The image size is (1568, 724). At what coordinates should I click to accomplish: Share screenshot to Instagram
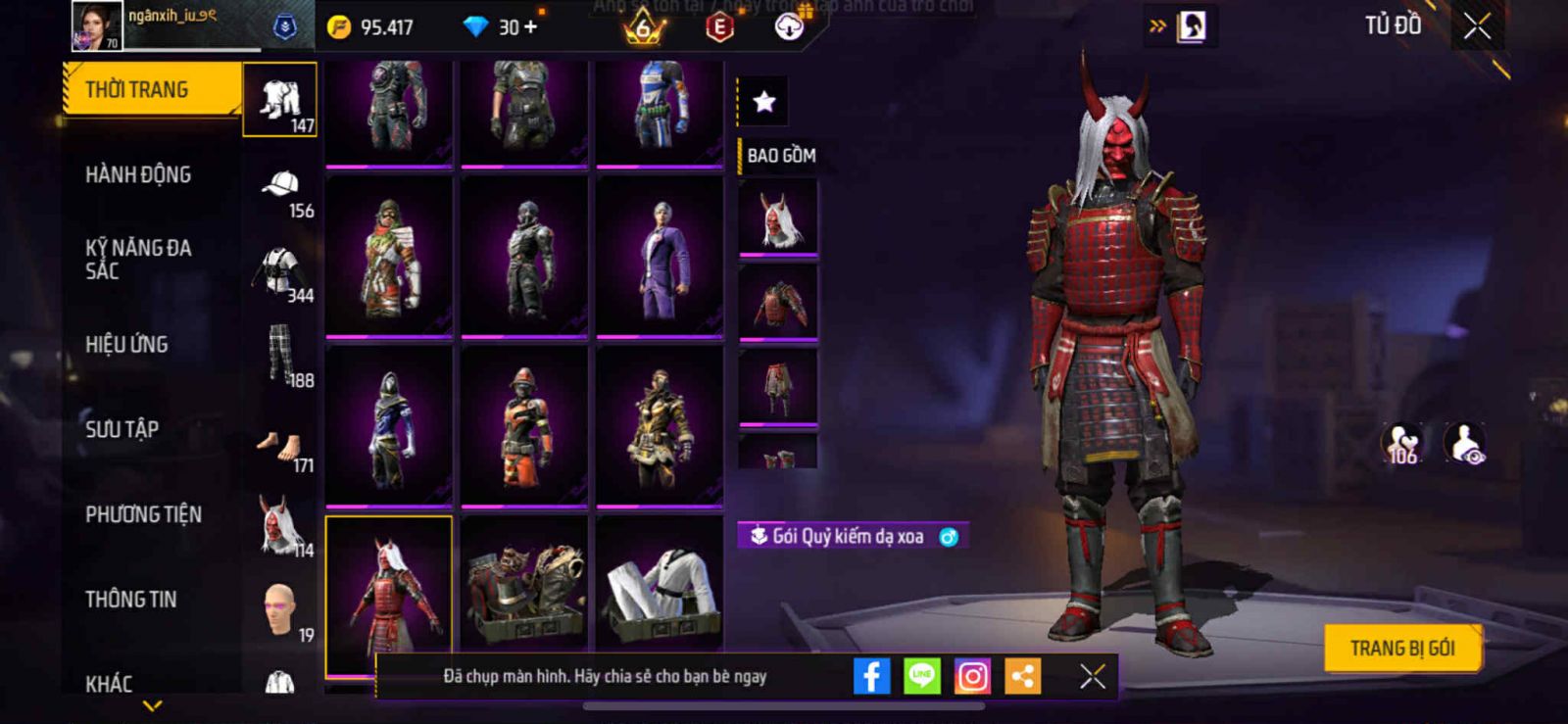[x=972, y=676]
